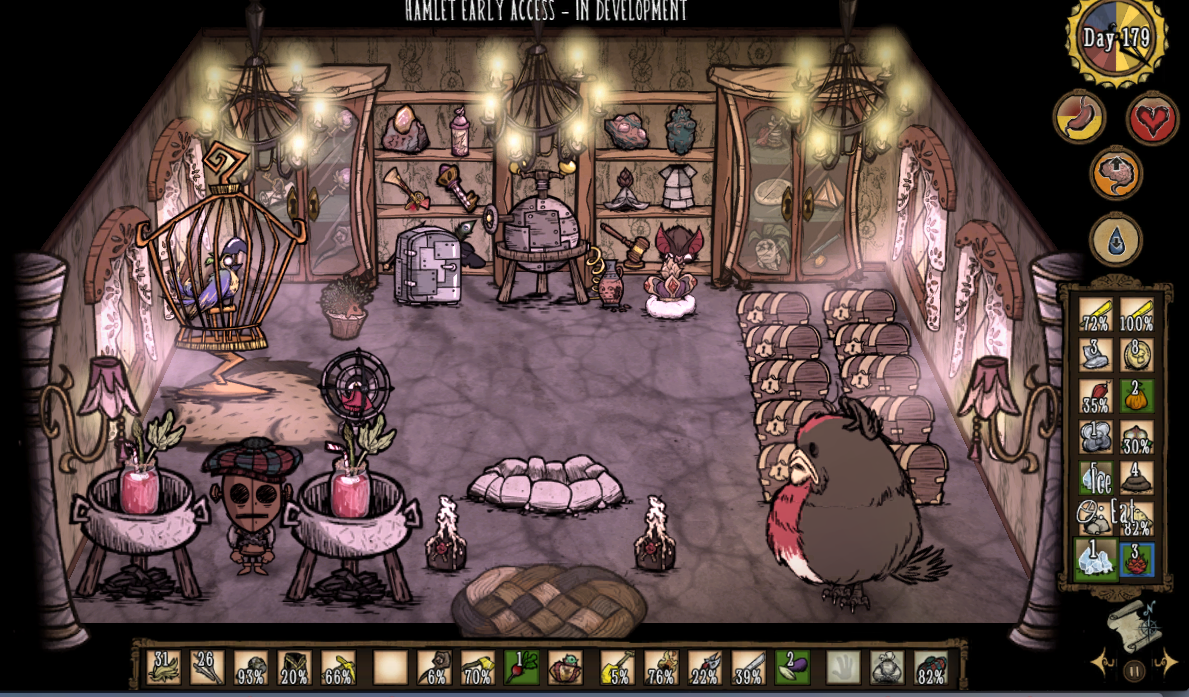Click the empty hand equip slot
This screenshot has width=1189, height=697.
coord(843,667)
